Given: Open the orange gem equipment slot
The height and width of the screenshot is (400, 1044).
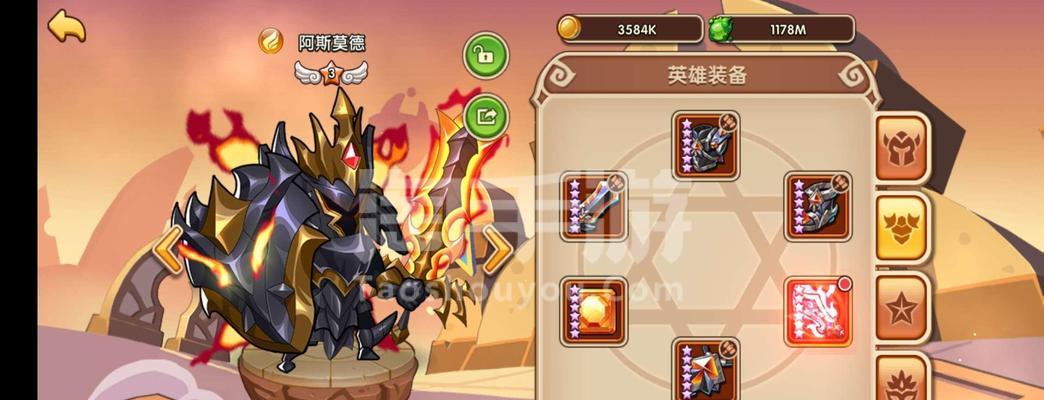Looking at the screenshot, I should (594, 311).
